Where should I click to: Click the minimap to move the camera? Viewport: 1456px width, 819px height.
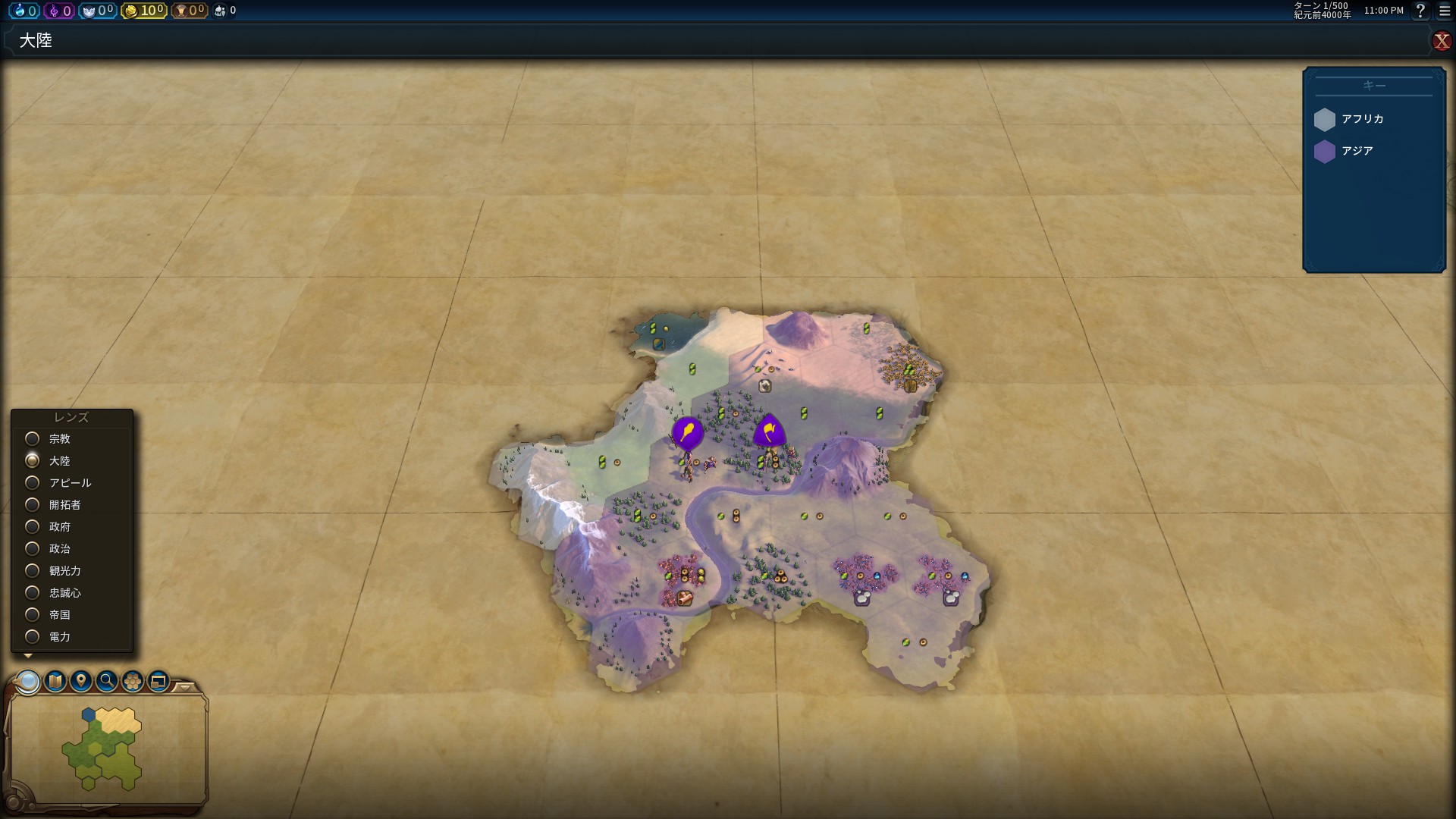[106, 747]
